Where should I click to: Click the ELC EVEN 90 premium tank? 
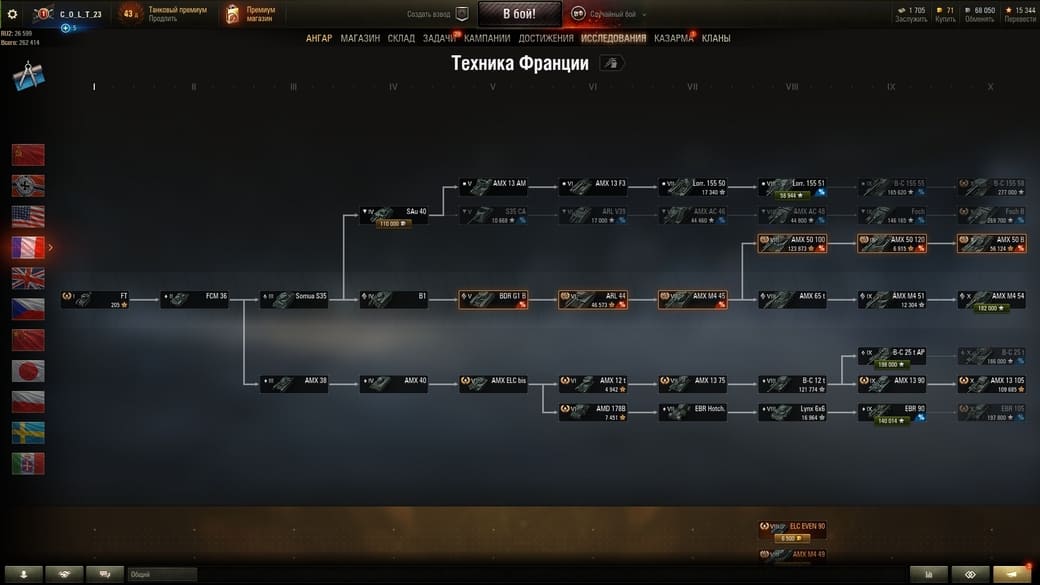click(792, 530)
